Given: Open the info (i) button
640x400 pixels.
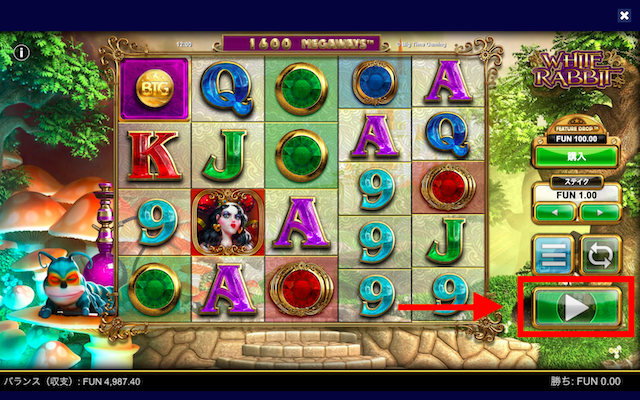Looking at the screenshot, I should pos(22,49).
